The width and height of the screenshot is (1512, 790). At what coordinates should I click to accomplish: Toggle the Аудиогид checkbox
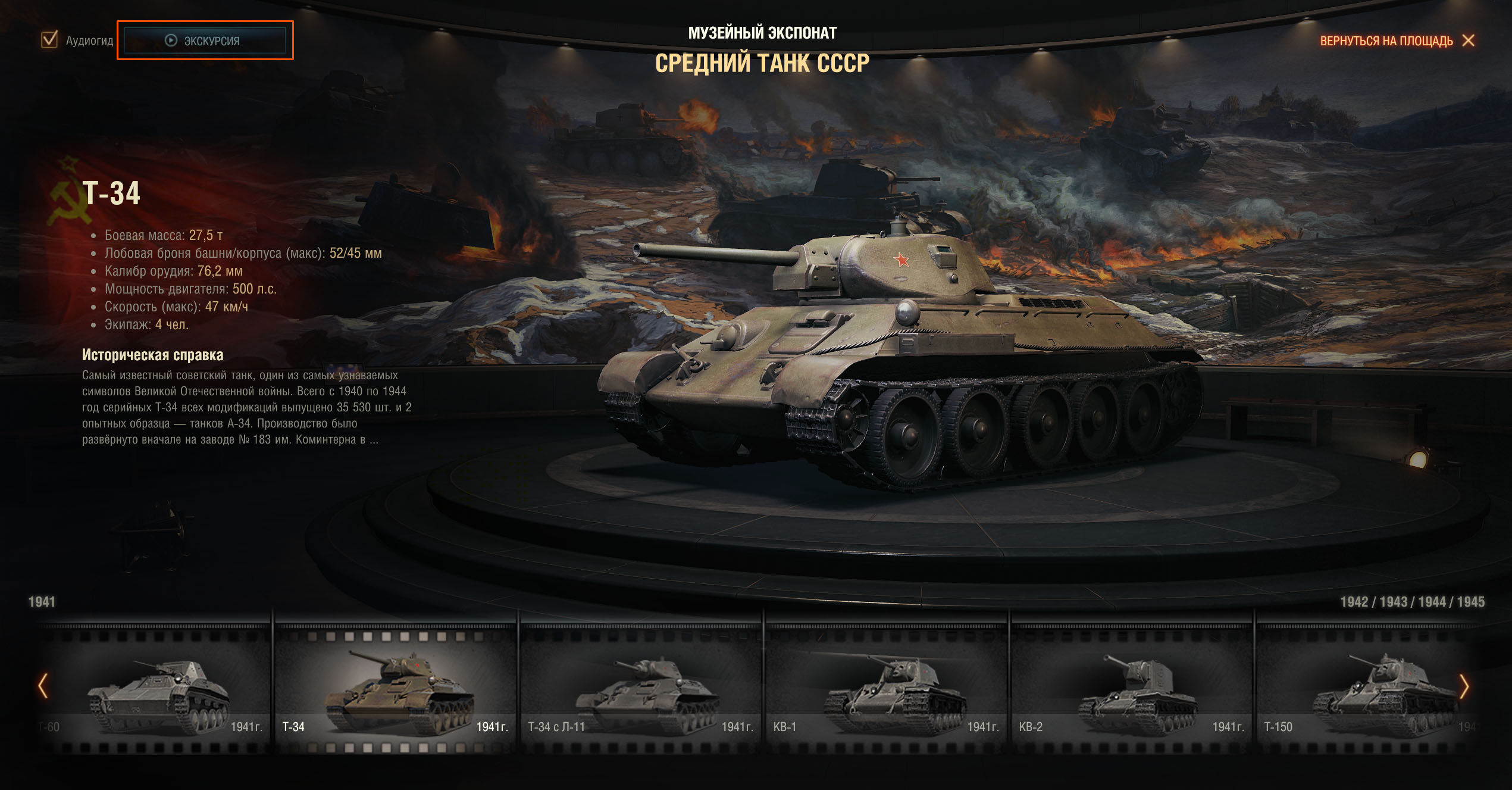point(49,40)
